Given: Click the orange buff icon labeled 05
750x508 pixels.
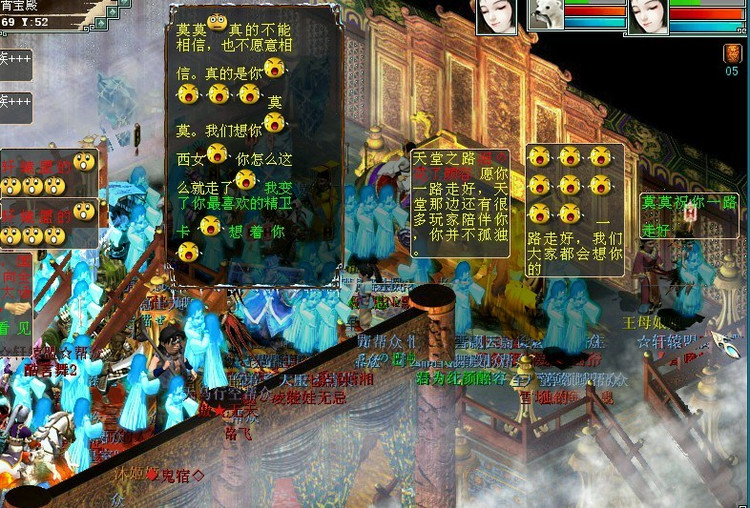Looking at the screenshot, I should pyautogui.click(x=732, y=53).
